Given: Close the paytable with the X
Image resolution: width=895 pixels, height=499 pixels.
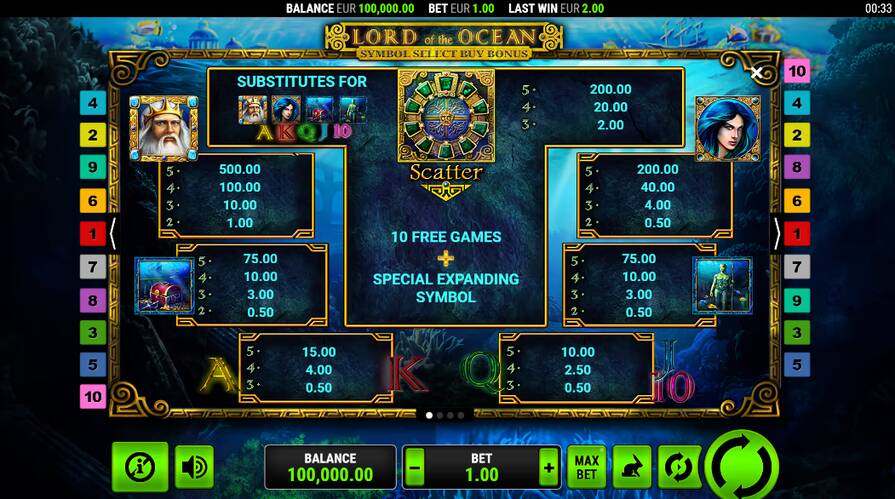Looking at the screenshot, I should point(757,73).
